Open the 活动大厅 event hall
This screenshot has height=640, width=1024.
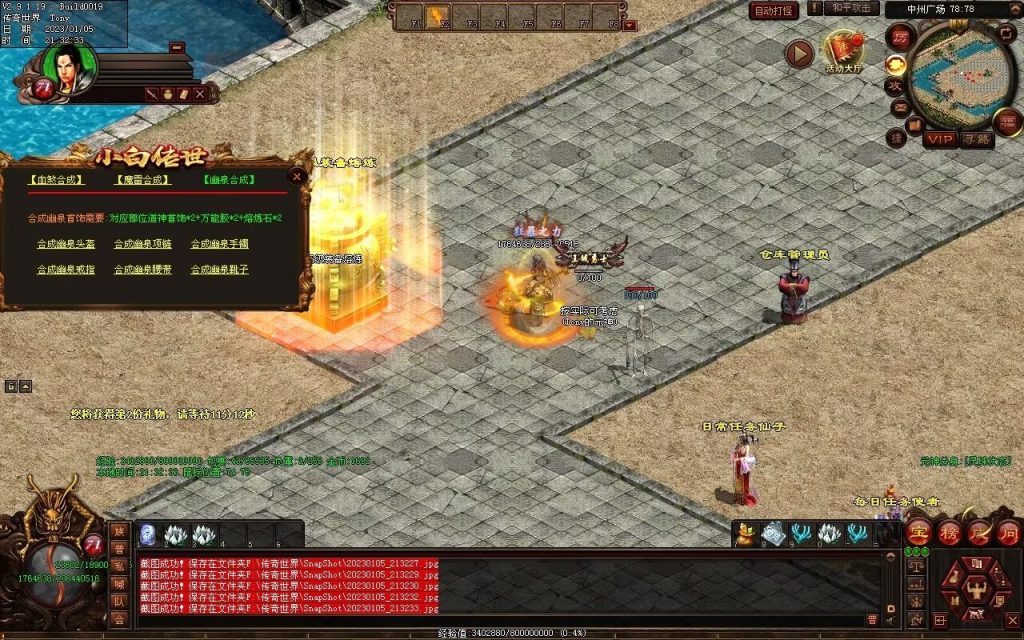pos(843,52)
